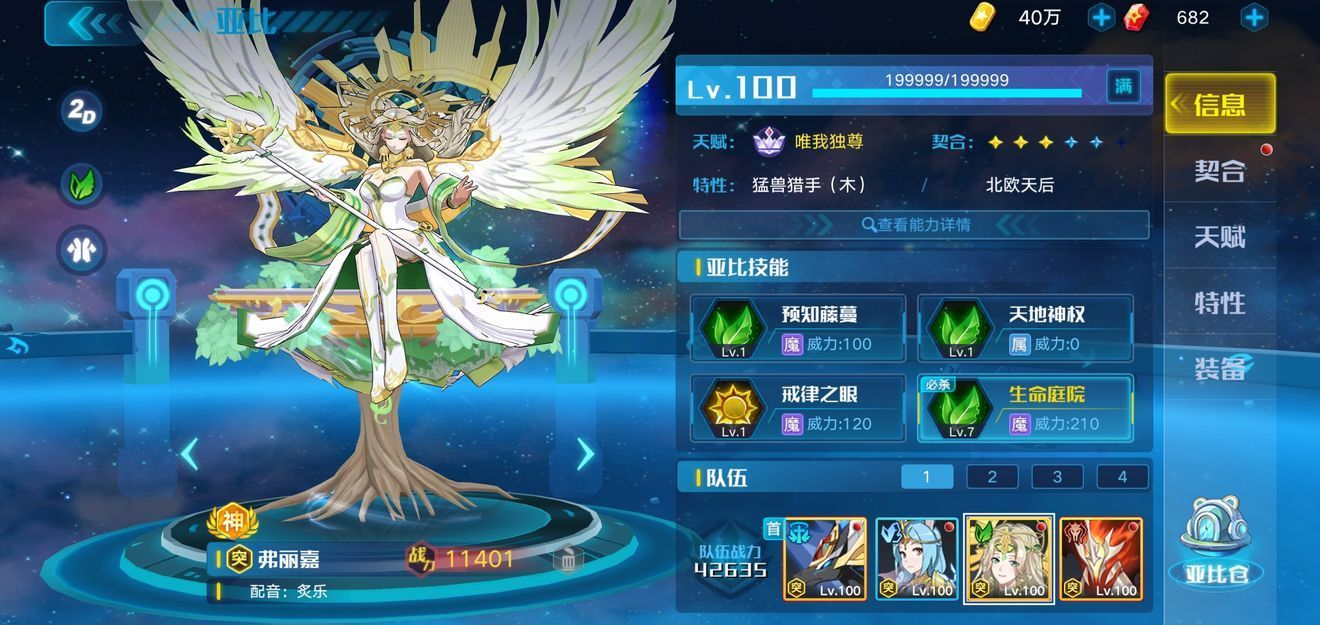1320x625 pixels.
Task: Select the 天地神权 skill
Action: pyautogui.click(x=1025, y=328)
